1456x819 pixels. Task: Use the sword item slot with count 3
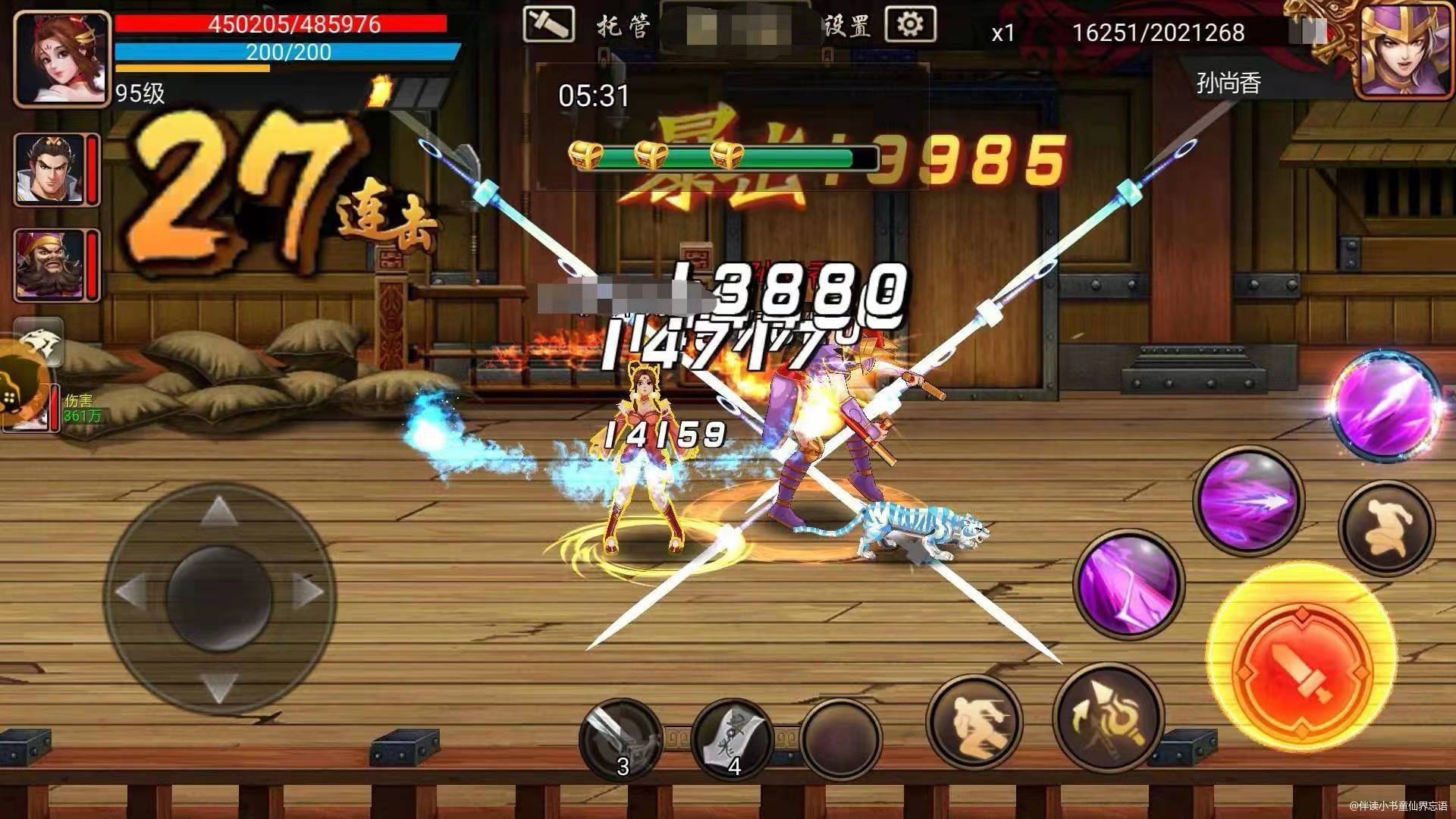(618, 739)
